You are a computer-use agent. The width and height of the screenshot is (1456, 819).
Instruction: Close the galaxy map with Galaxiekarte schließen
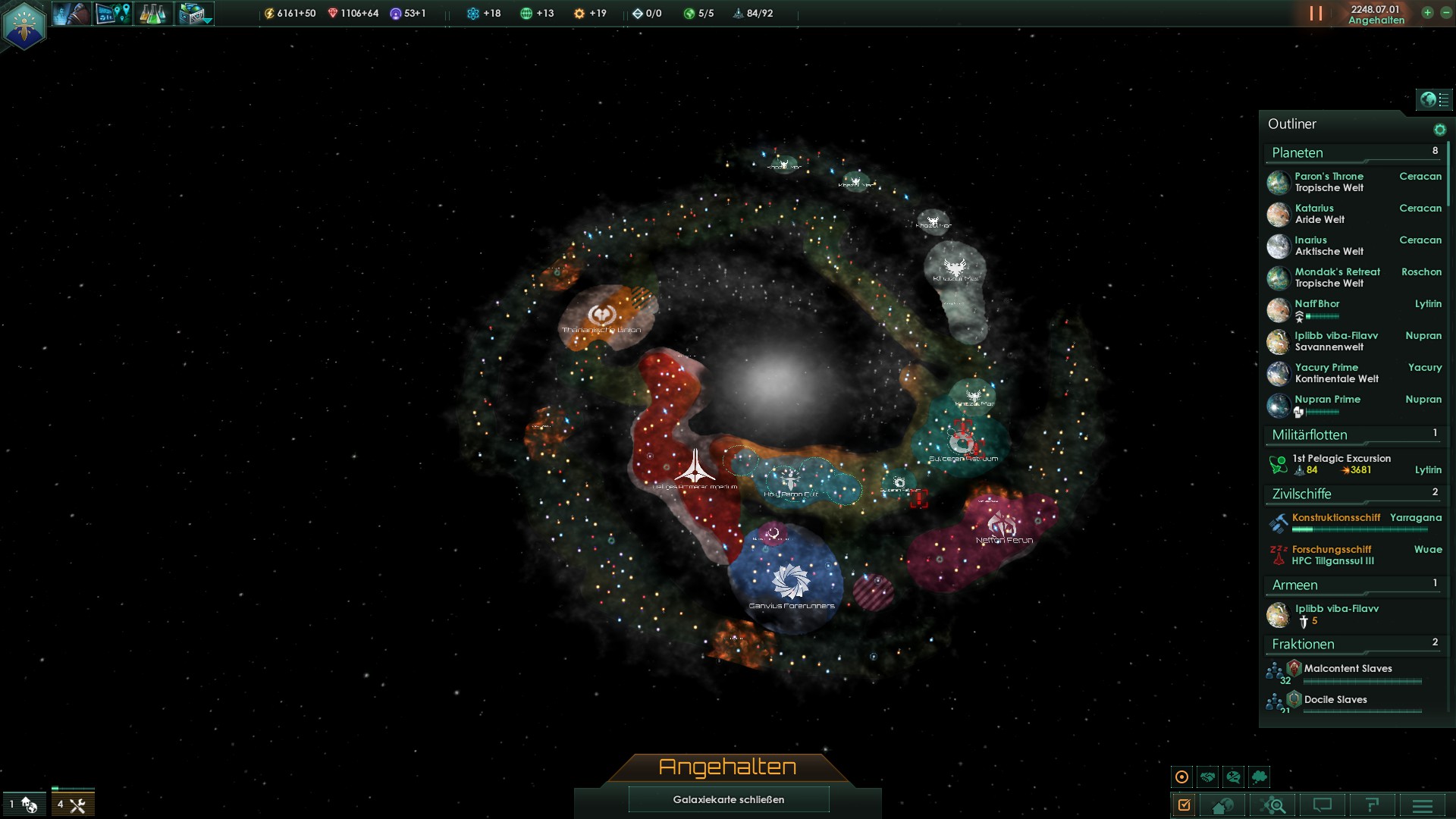(728, 799)
